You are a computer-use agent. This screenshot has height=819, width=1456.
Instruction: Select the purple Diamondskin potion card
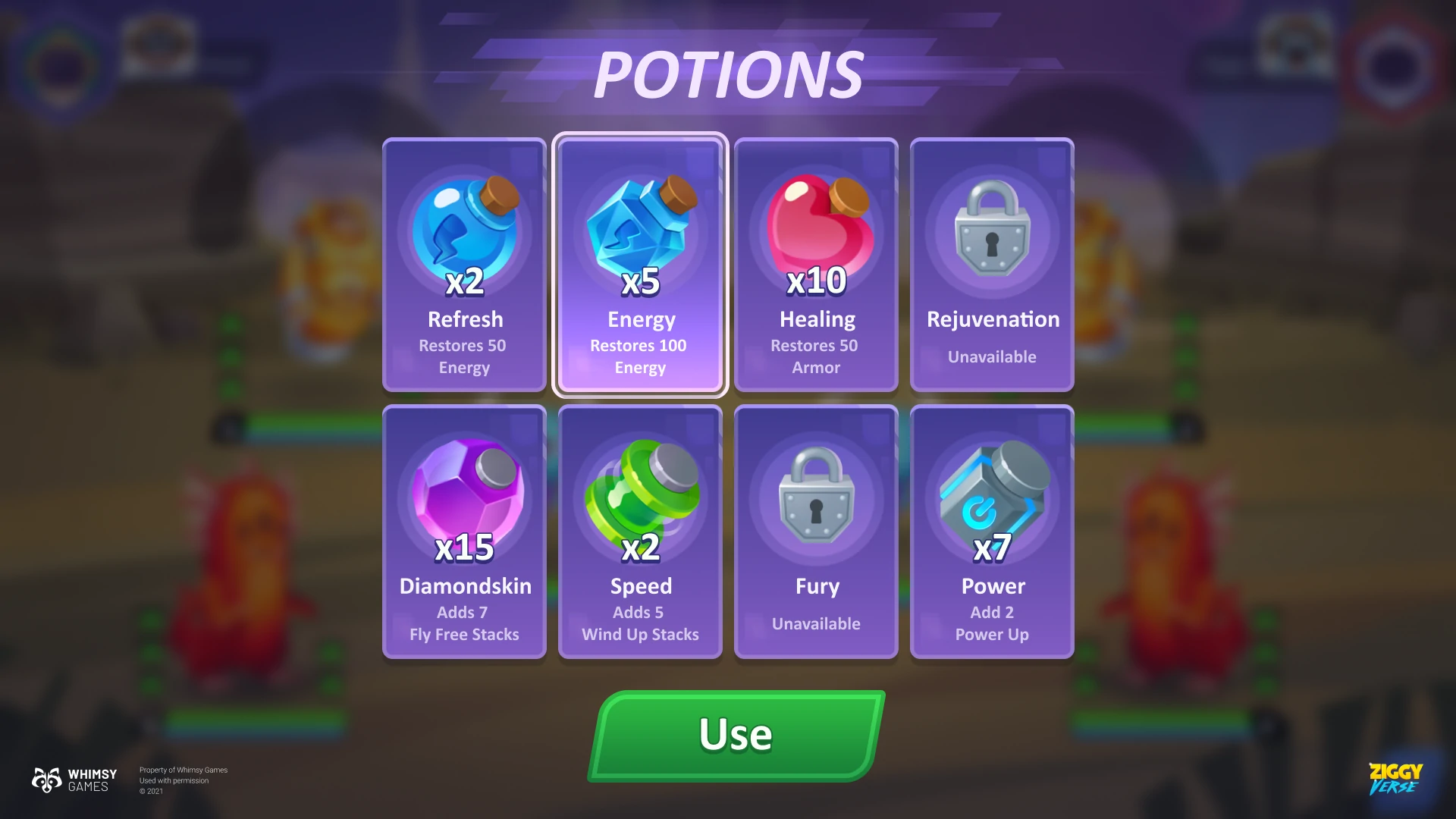coord(464,532)
